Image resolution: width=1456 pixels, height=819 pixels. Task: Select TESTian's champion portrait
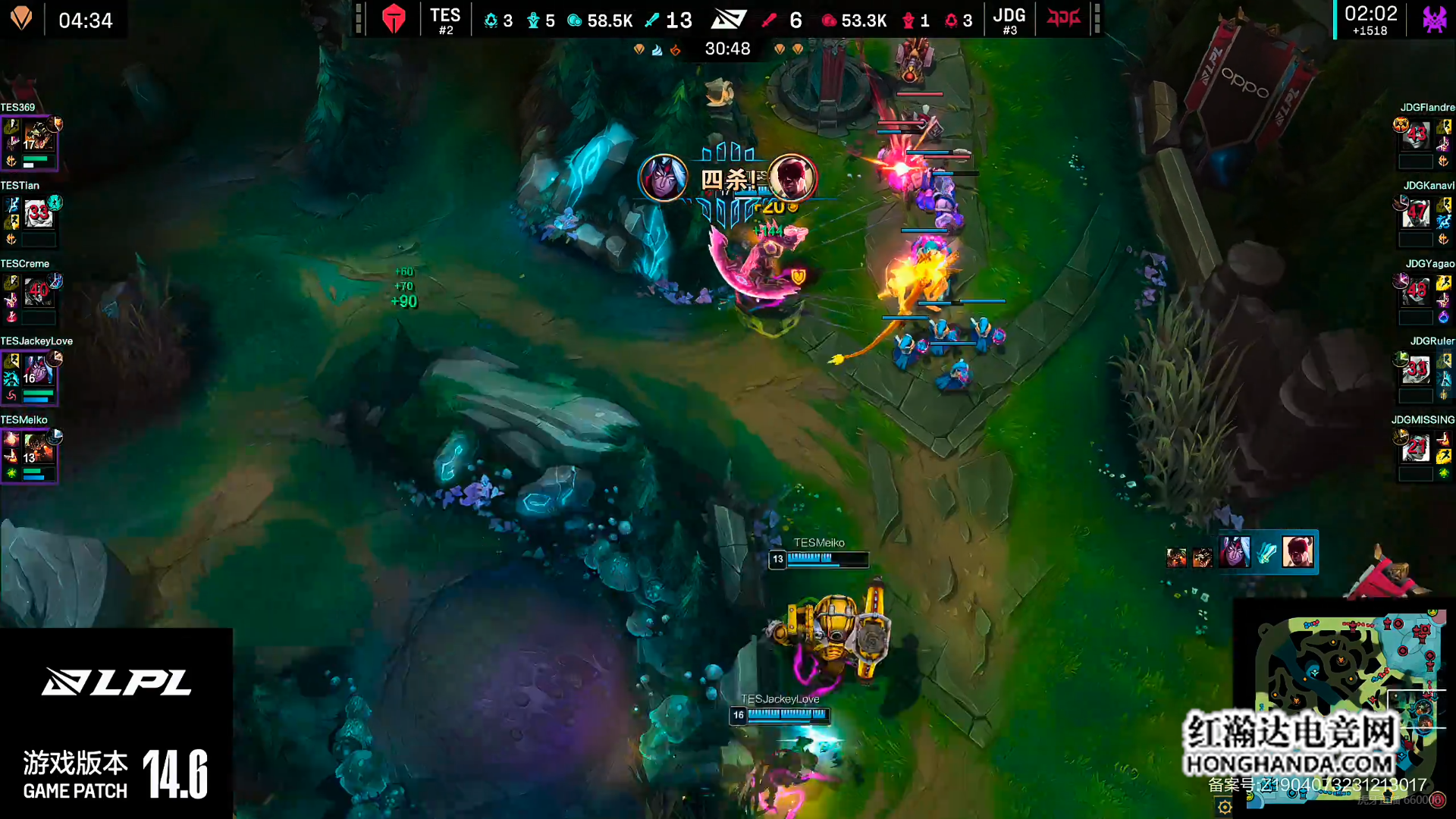[x=38, y=215]
